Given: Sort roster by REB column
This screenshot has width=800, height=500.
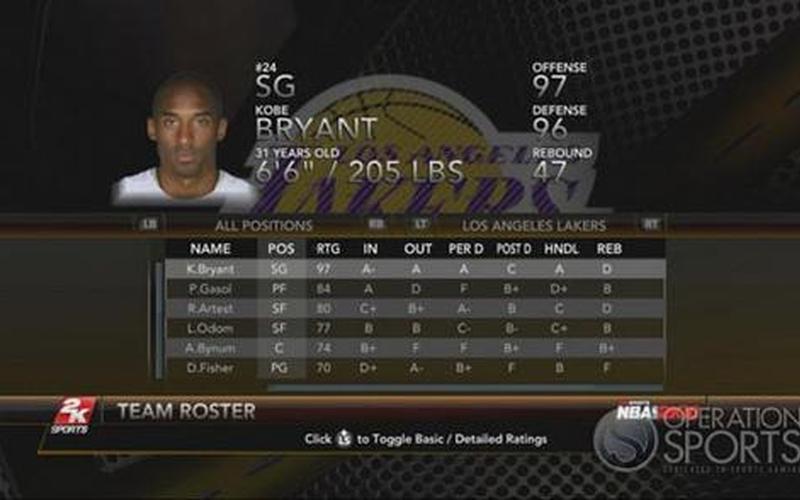Looking at the screenshot, I should click(608, 248).
